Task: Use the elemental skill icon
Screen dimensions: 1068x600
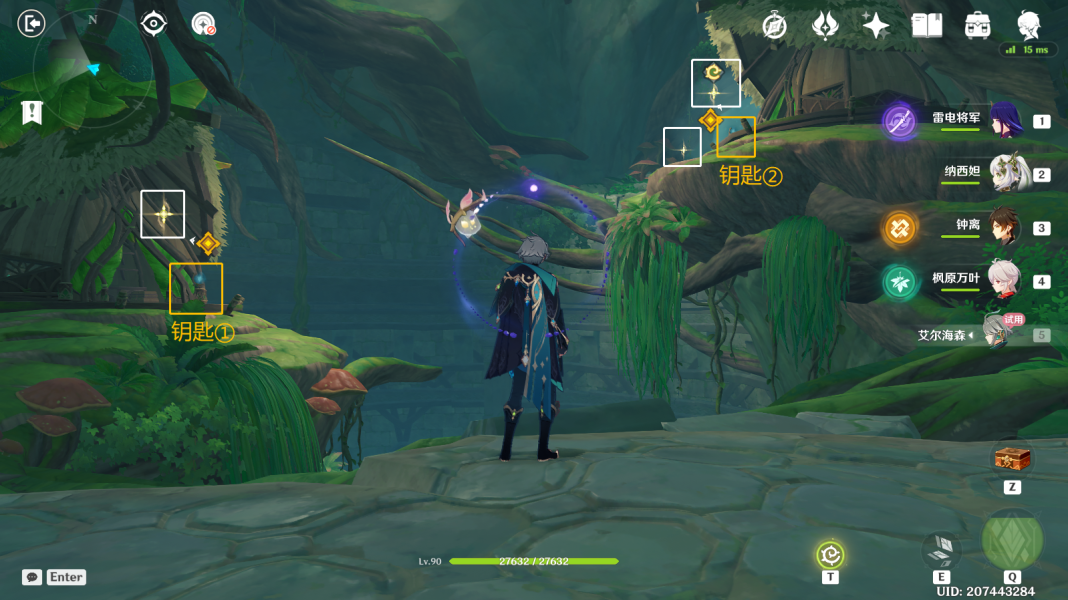Action: [x=941, y=551]
